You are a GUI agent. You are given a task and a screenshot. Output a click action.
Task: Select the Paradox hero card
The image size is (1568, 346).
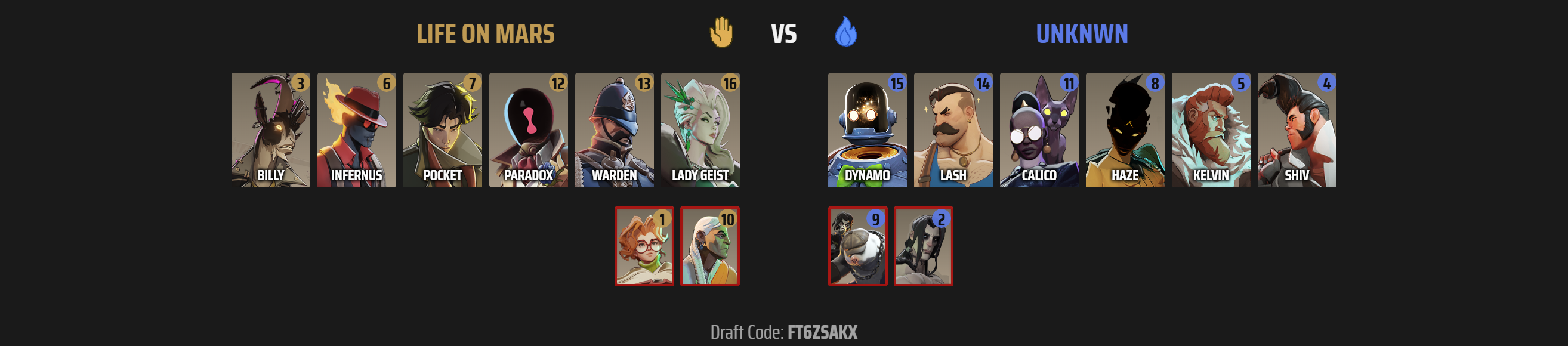point(529,130)
